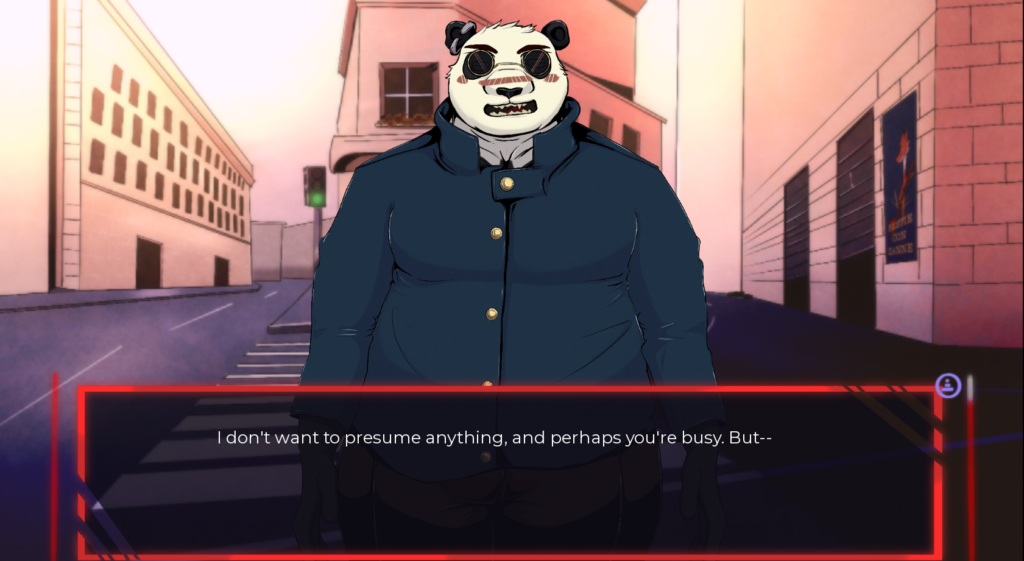
Task: Click the purple circular icon above the dialogue box
Action: click(947, 385)
